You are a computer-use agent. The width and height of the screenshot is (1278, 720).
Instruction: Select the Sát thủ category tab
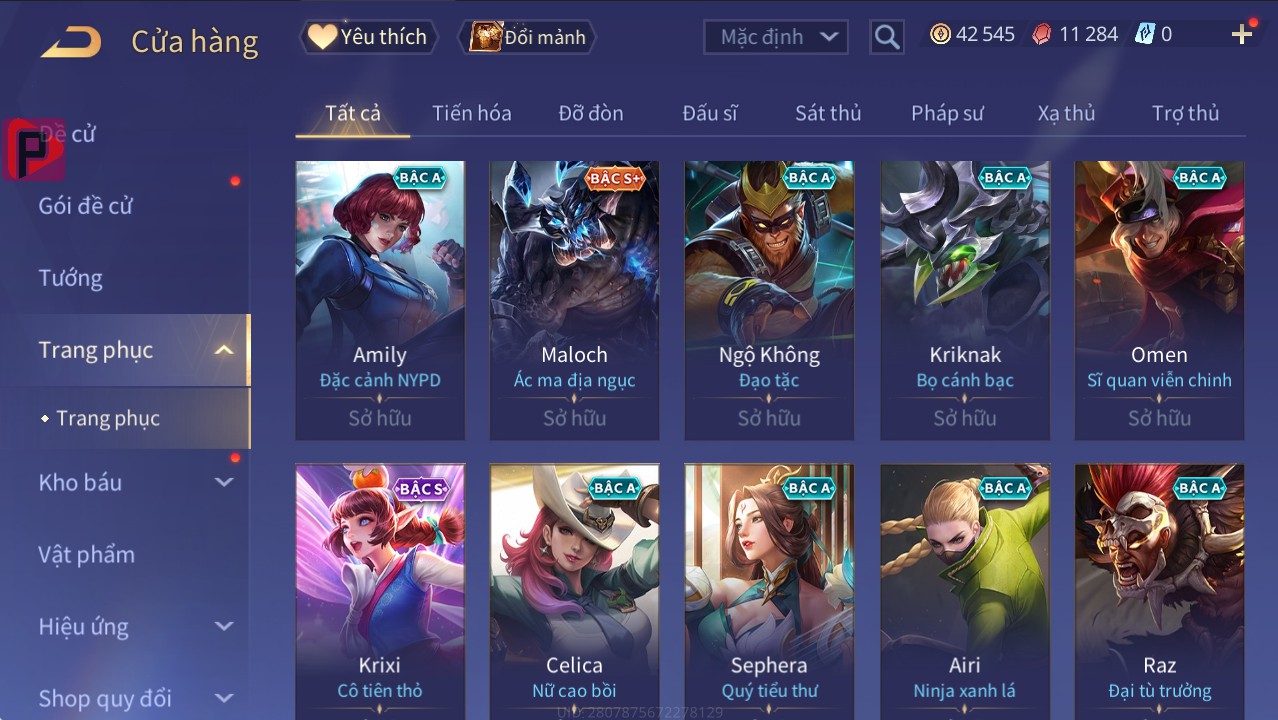827,113
